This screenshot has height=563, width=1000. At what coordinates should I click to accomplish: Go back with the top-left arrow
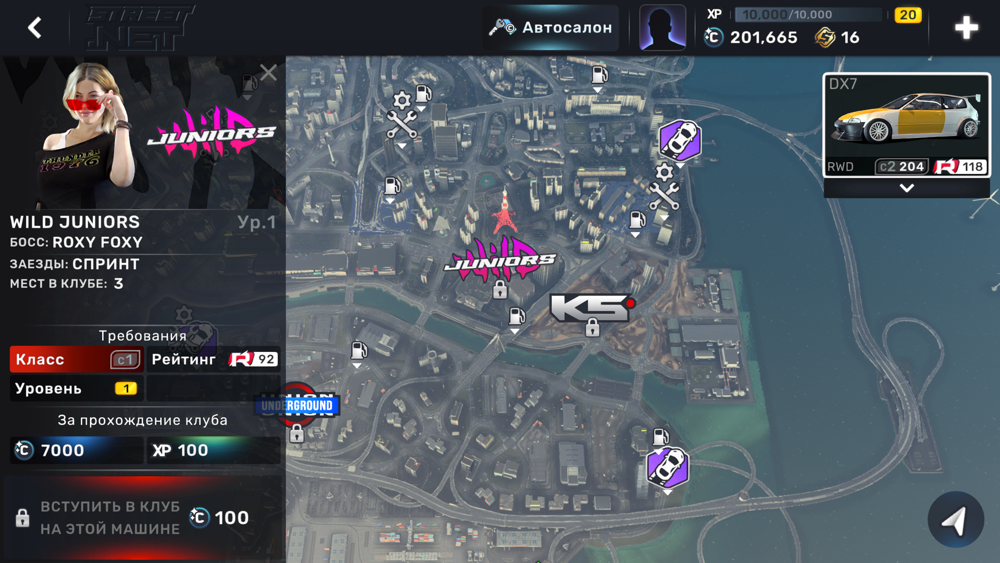point(35,28)
